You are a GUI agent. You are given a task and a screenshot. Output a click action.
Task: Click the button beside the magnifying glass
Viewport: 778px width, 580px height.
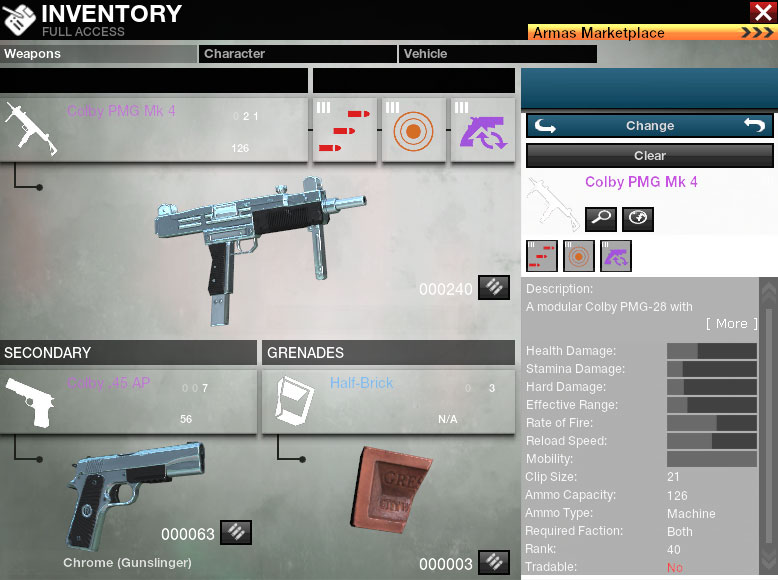tap(638, 218)
